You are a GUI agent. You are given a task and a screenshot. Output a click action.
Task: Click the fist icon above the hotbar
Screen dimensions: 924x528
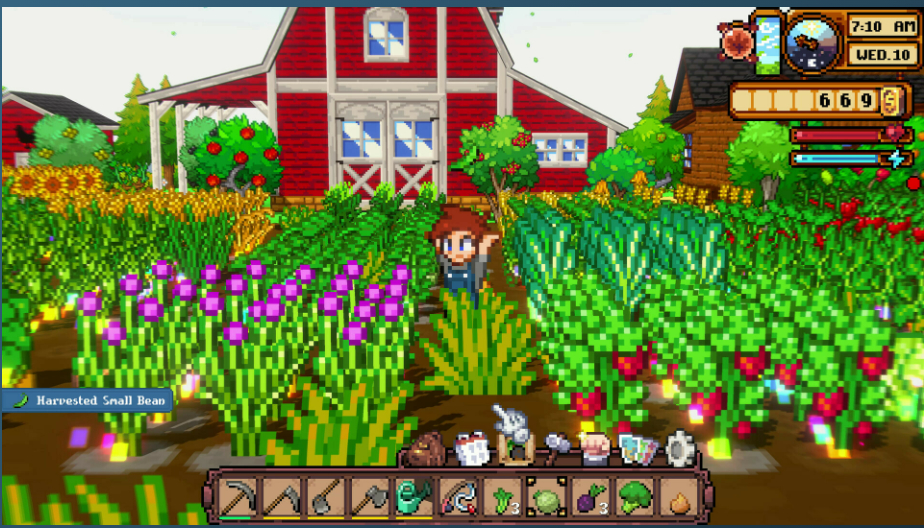click(597, 448)
